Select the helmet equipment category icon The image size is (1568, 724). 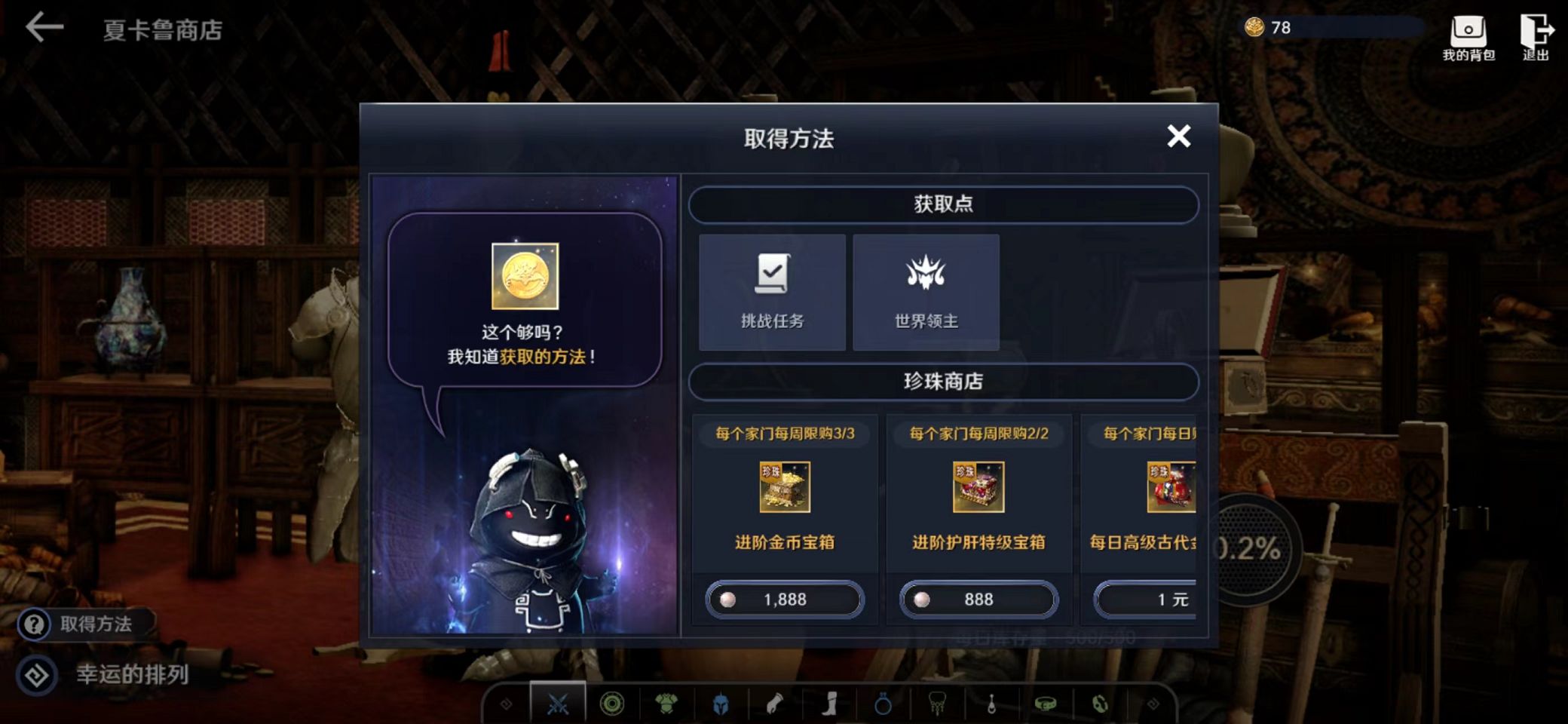point(719,705)
